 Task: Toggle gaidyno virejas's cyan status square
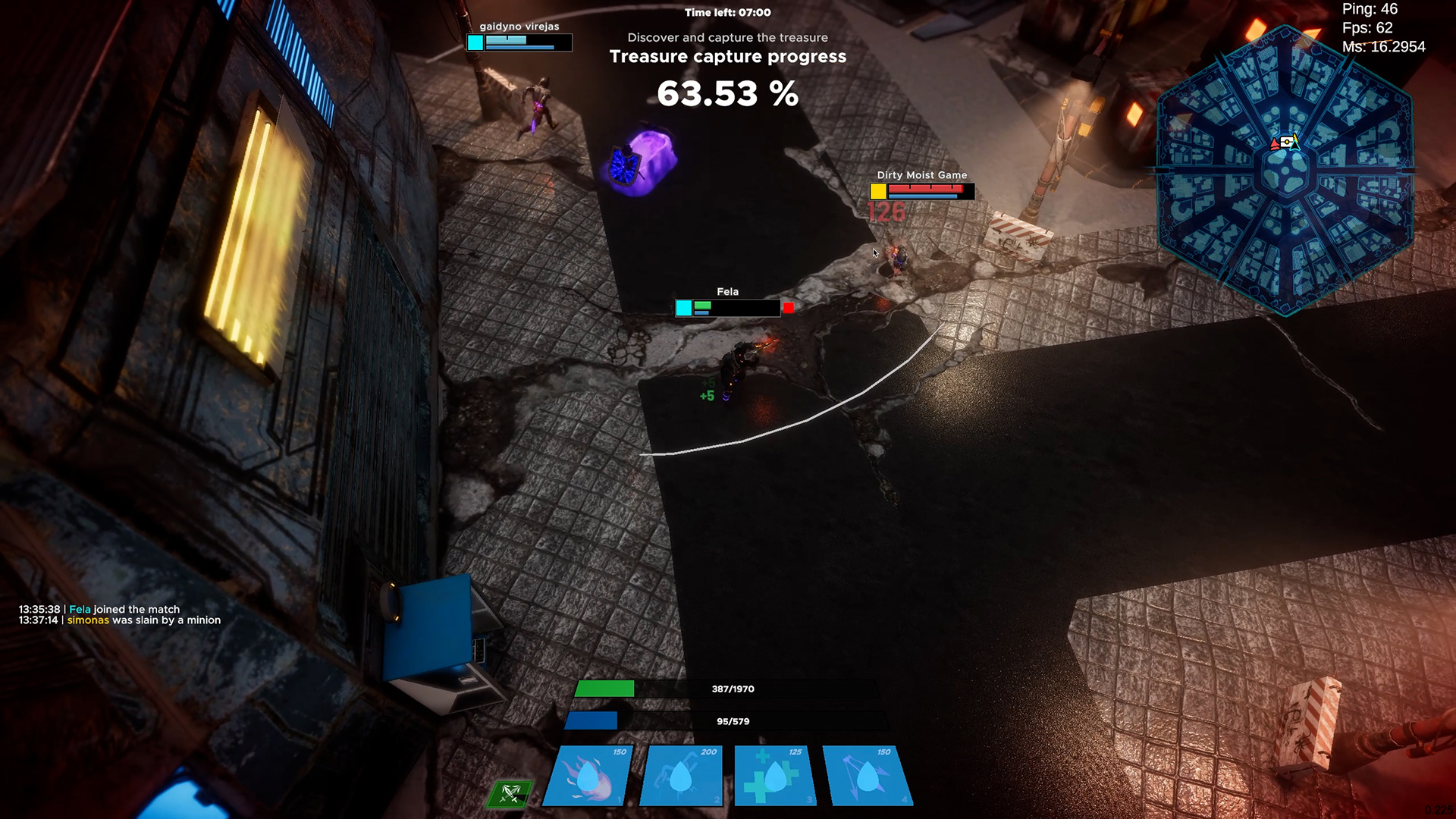point(477,44)
